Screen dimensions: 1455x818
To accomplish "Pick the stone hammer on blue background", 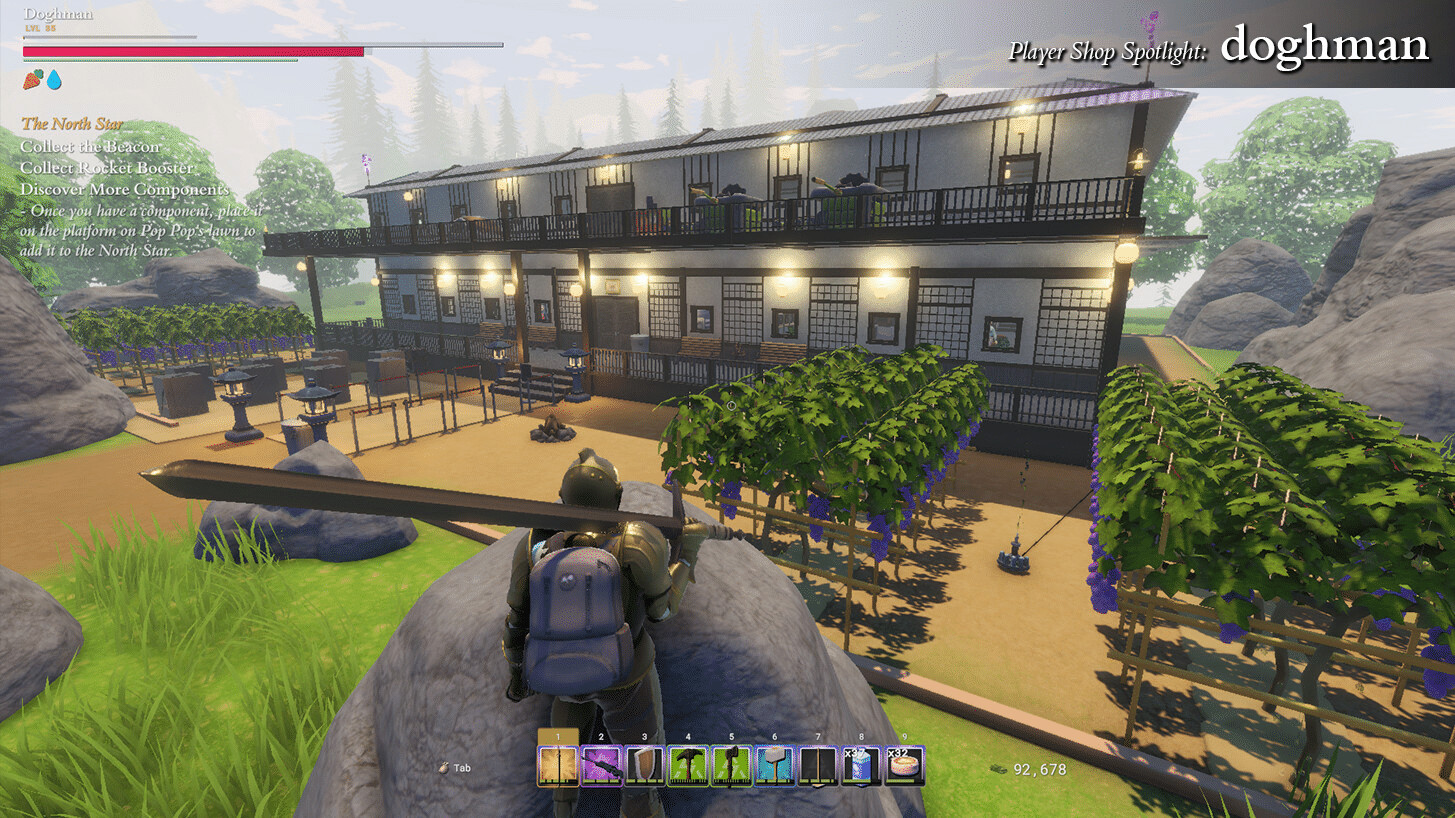I will pos(775,765).
